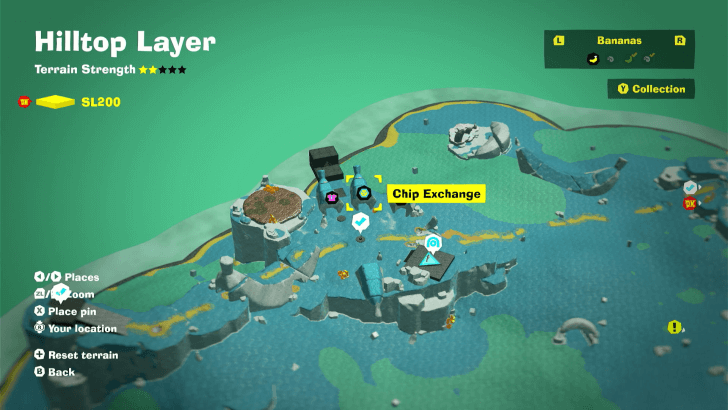Open the Collection screen
This screenshot has width=728, height=410.
(652, 89)
